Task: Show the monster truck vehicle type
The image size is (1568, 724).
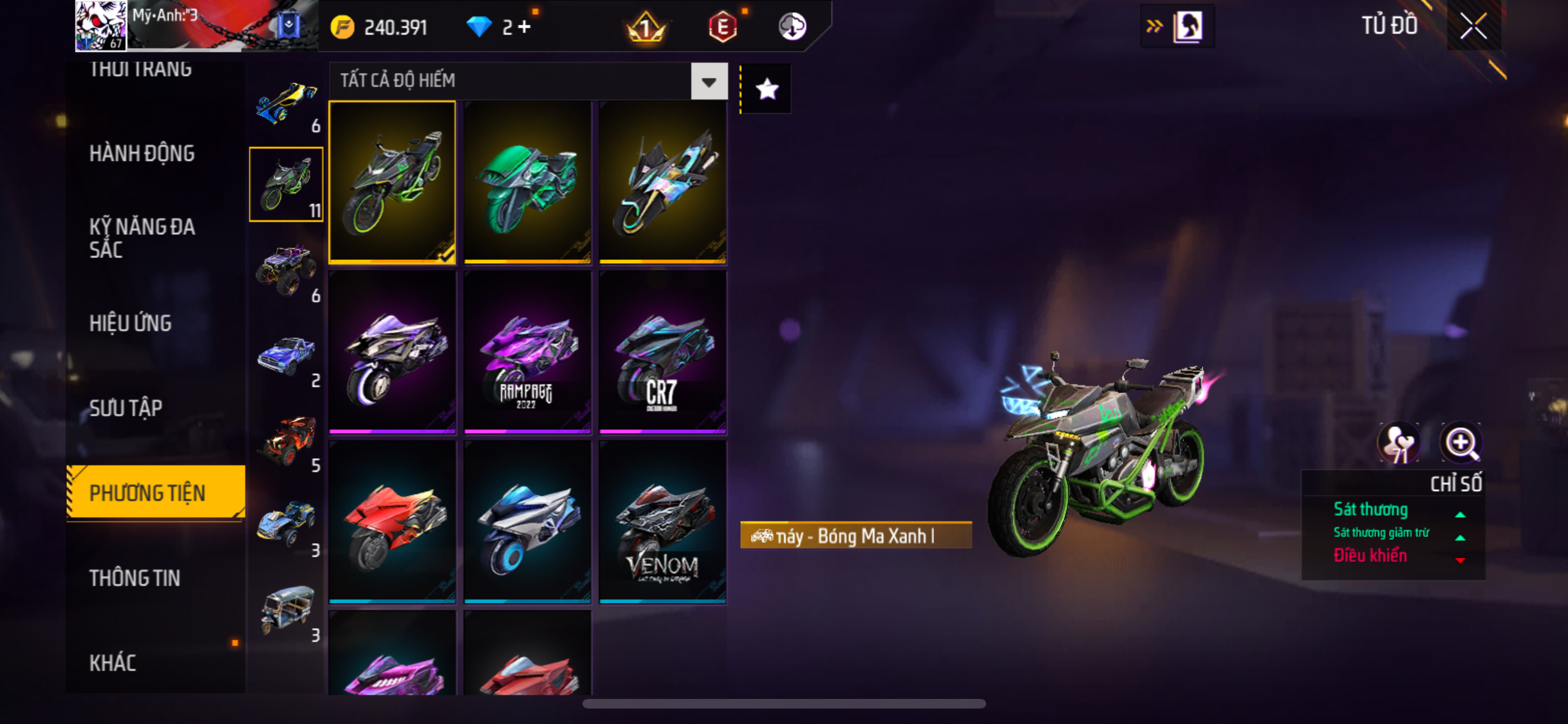Action: point(286,269)
